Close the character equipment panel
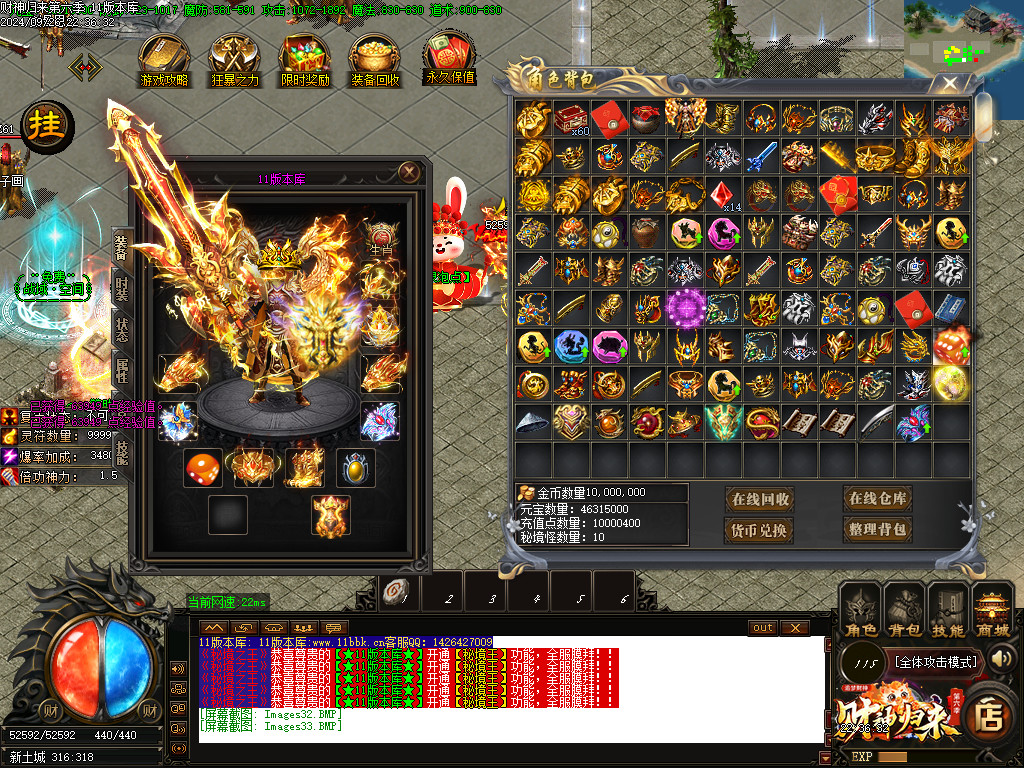The width and height of the screenshot is (1024, 768). [x=408, y=172]
